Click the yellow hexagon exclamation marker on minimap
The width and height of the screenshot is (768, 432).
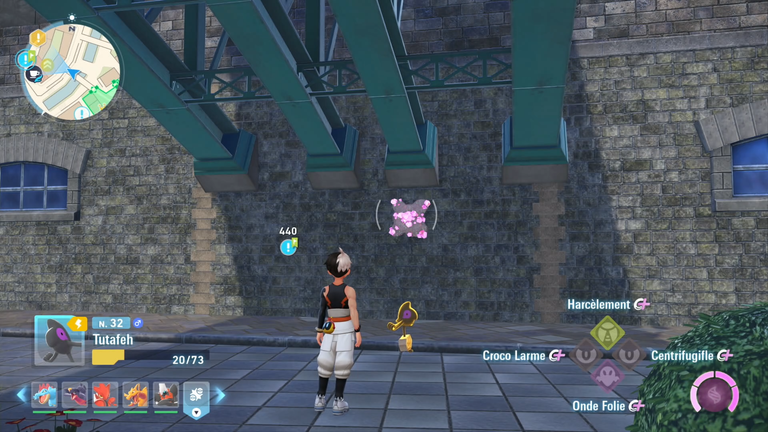[38, 38]
